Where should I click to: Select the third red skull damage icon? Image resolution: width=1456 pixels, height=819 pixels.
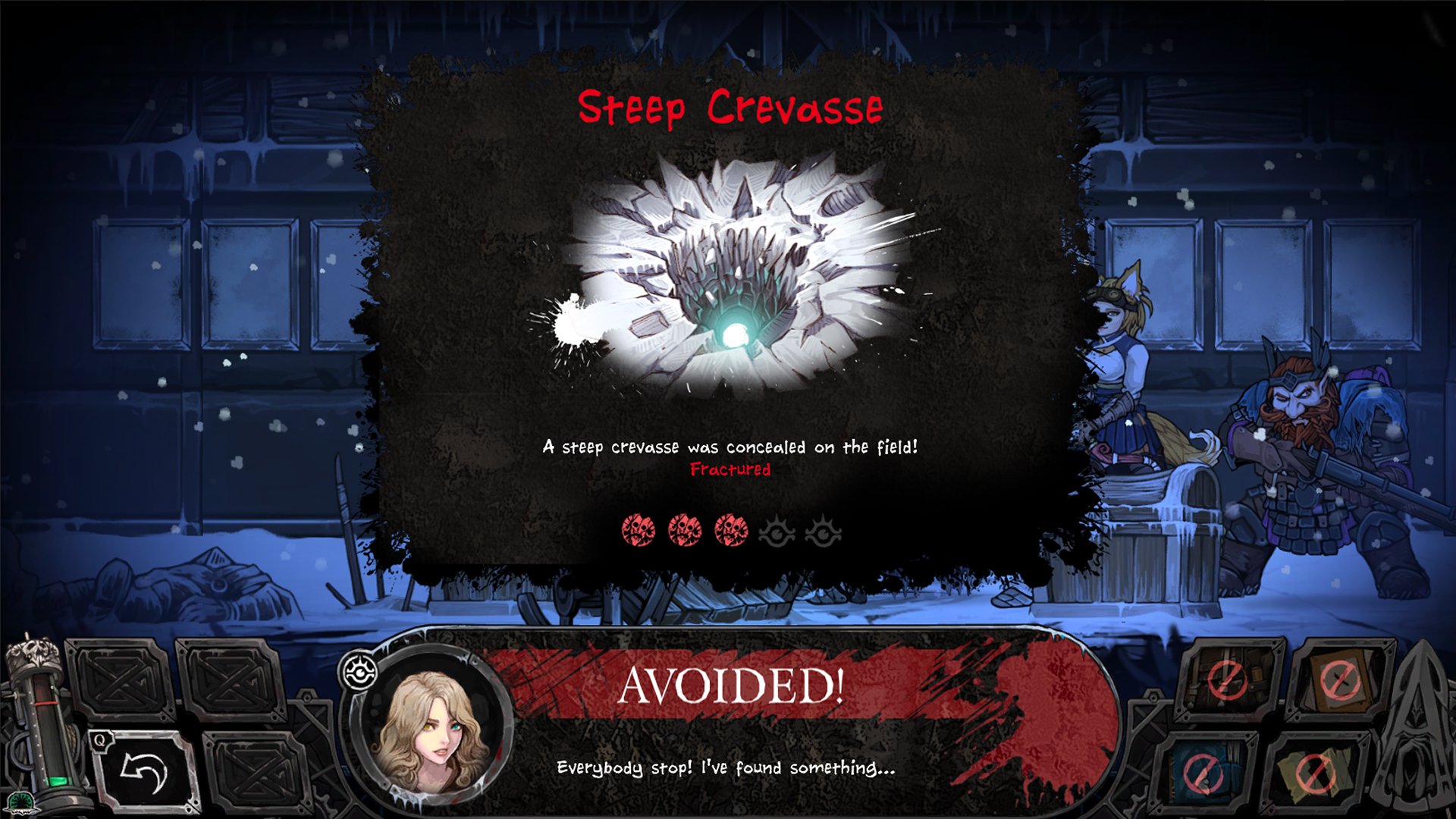click(x=732, y=531)
